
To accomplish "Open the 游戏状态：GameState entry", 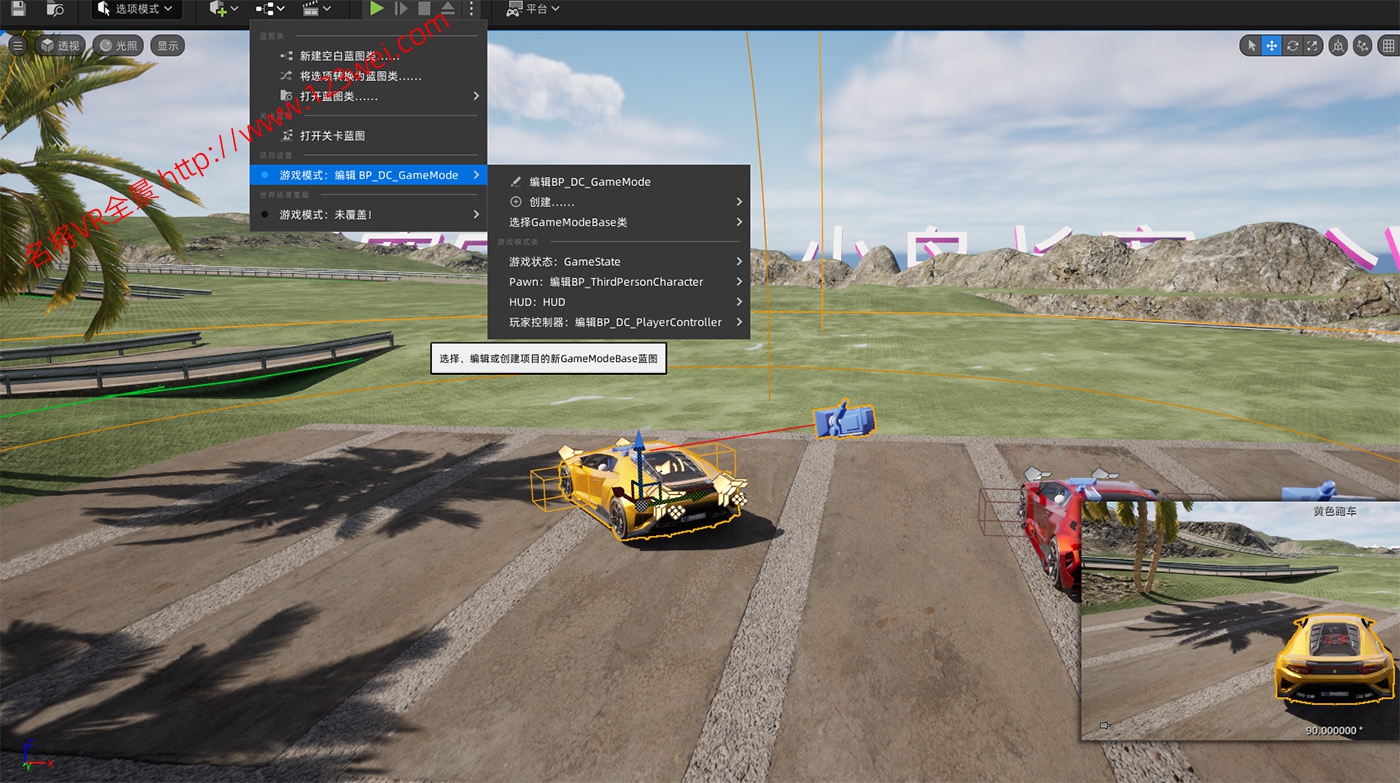I will point(565,262).
